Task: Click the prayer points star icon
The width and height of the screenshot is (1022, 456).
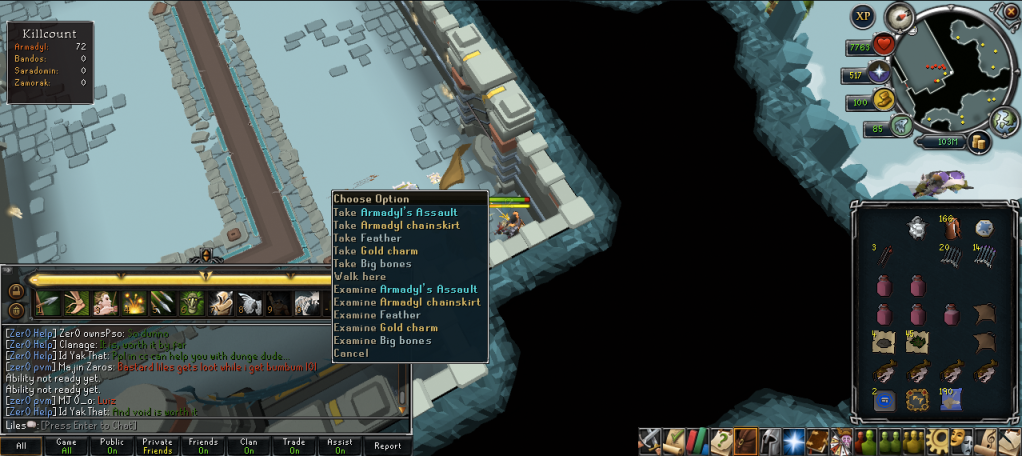Action: pos(881,72)
